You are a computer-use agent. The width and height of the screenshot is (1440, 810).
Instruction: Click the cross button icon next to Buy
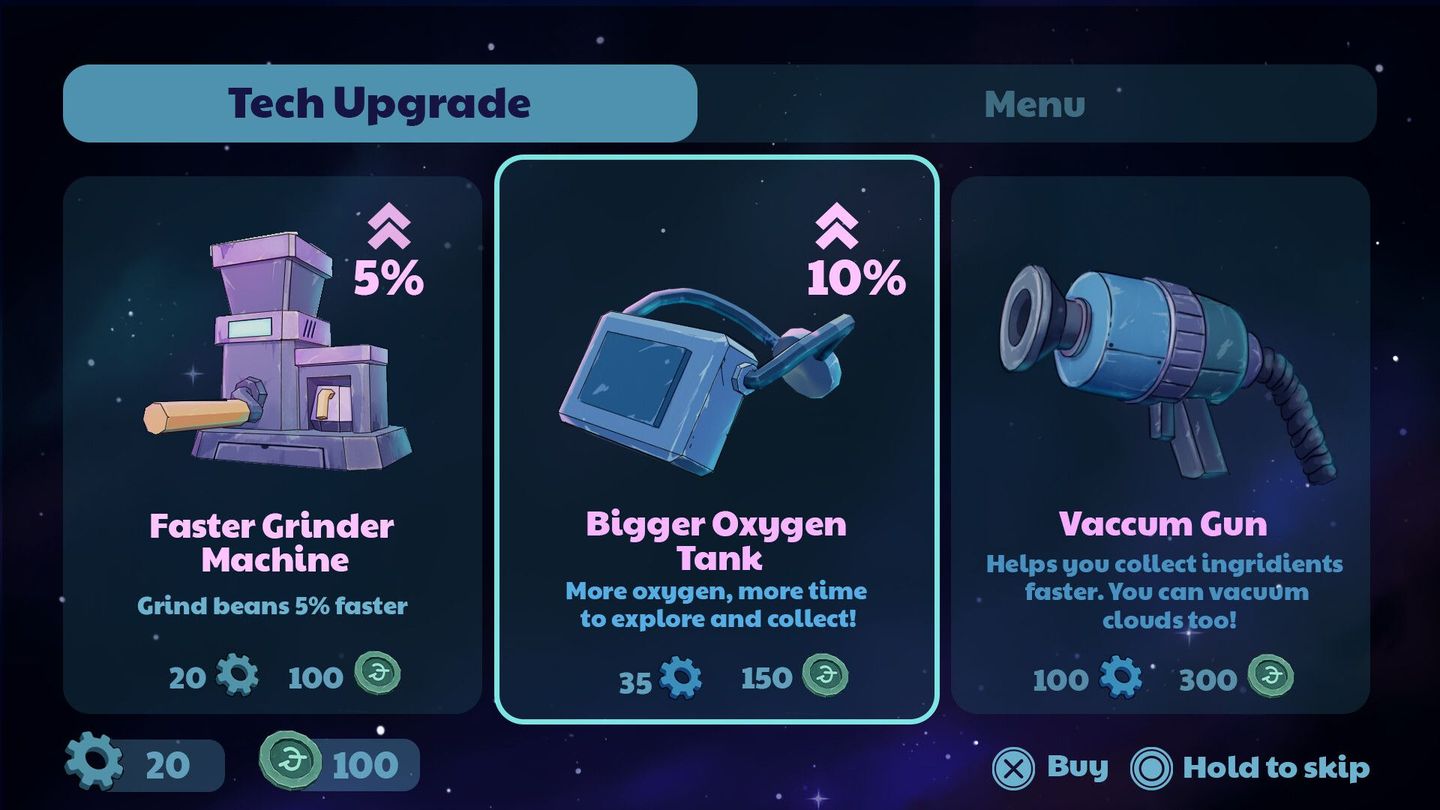coord(1015,768)
